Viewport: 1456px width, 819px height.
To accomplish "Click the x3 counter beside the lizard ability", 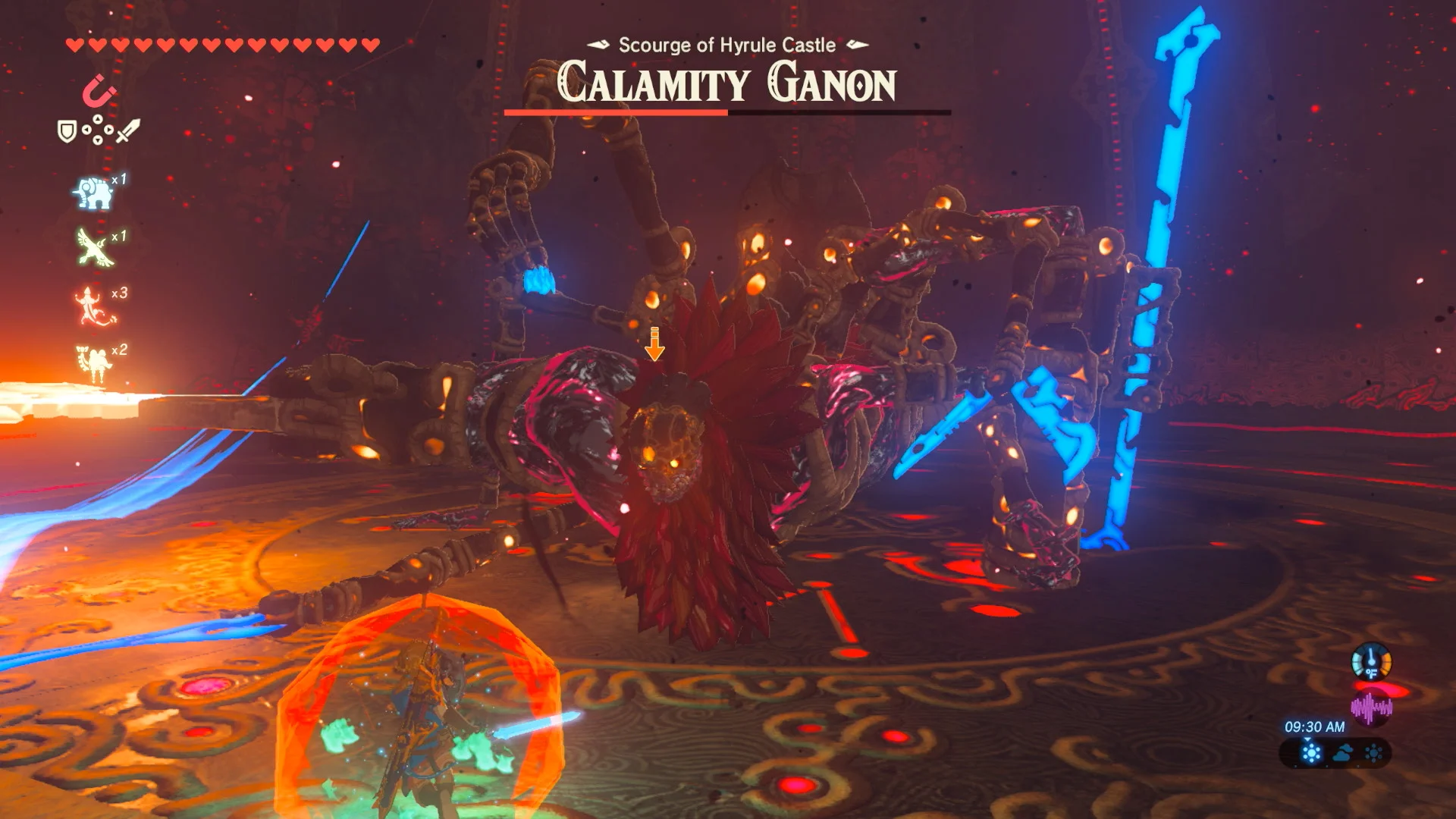I will point(119,293).
